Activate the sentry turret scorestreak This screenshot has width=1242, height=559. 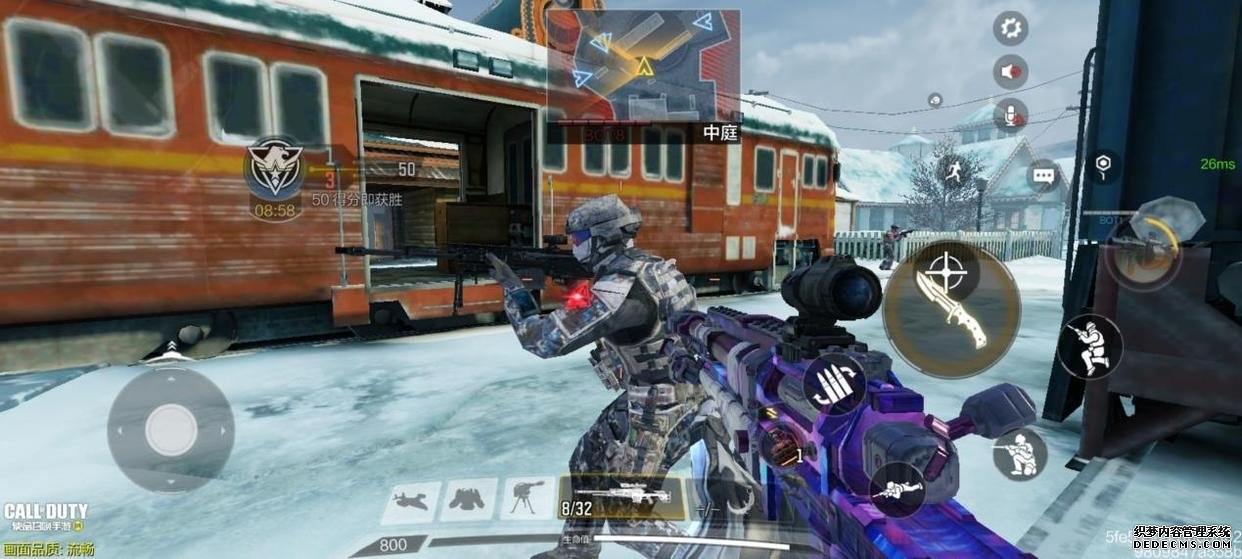pyautogui.click(x=527, y=497)
